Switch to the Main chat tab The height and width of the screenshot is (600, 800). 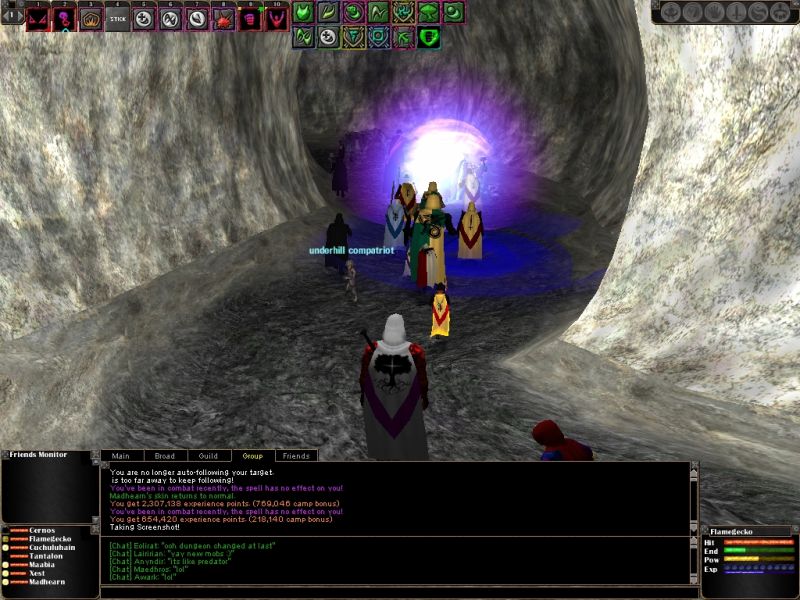(x=120, y=456)
